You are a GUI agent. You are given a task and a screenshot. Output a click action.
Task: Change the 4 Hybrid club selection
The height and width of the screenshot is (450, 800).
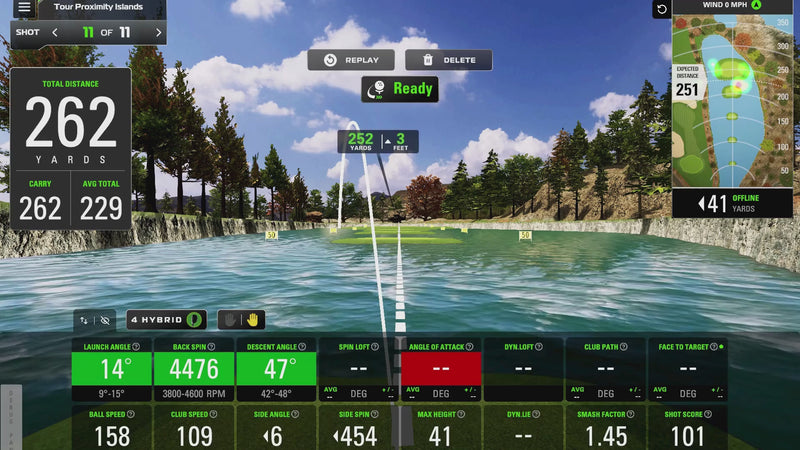pyautogui.click(x=167, y=320)
